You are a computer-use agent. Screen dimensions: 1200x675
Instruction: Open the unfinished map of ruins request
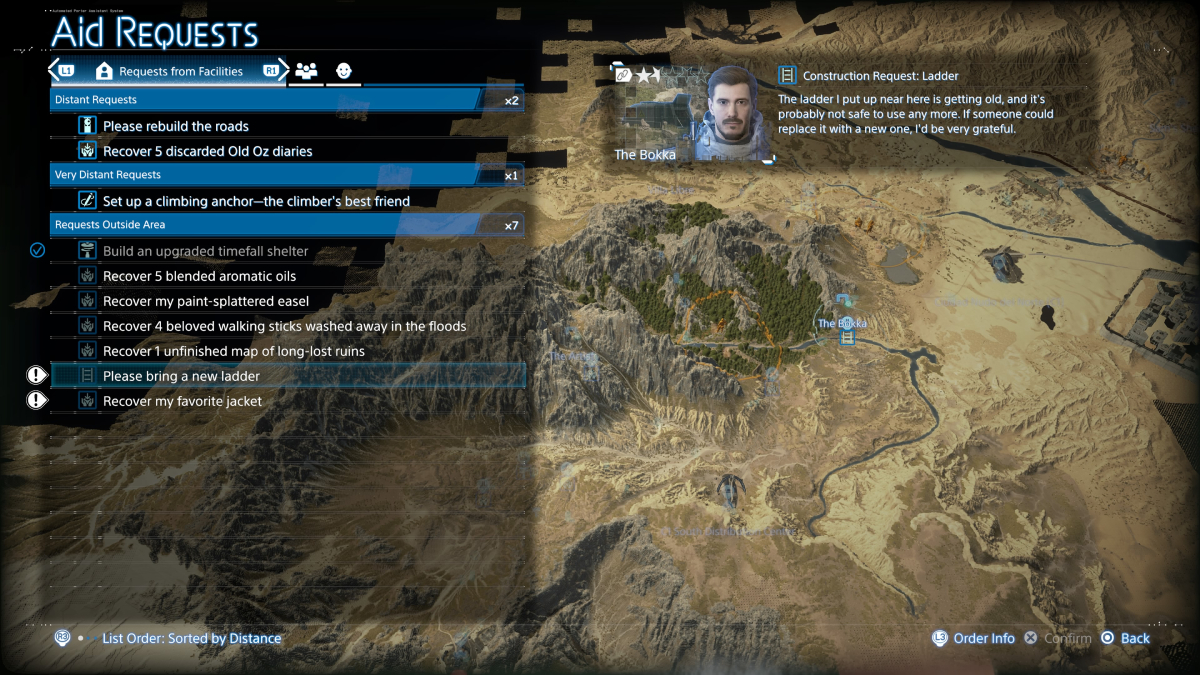click(x=233, y=351)
